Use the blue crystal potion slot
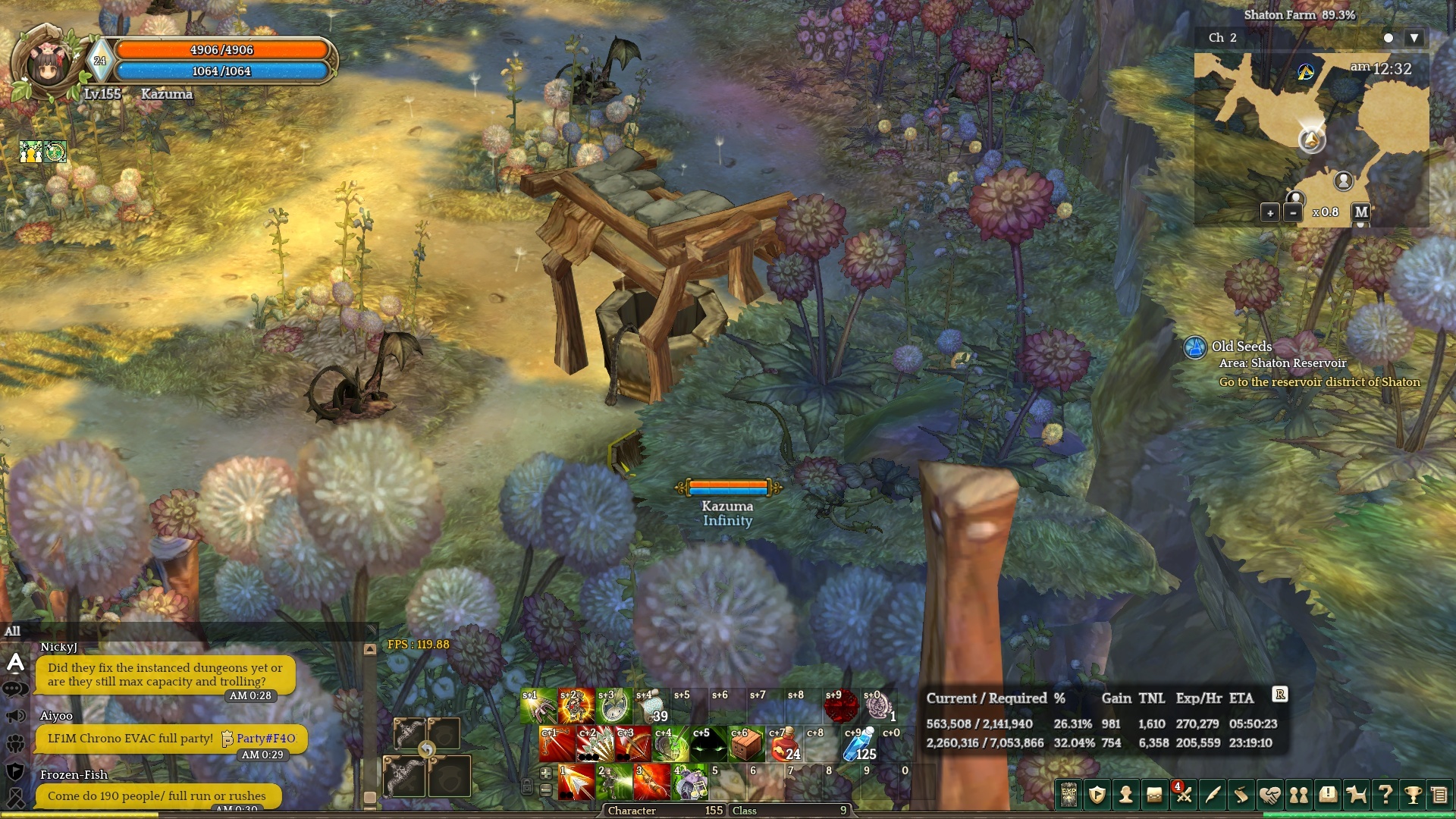The width and height of the screenshot is (1456, 819). click(x=859, y=745)
